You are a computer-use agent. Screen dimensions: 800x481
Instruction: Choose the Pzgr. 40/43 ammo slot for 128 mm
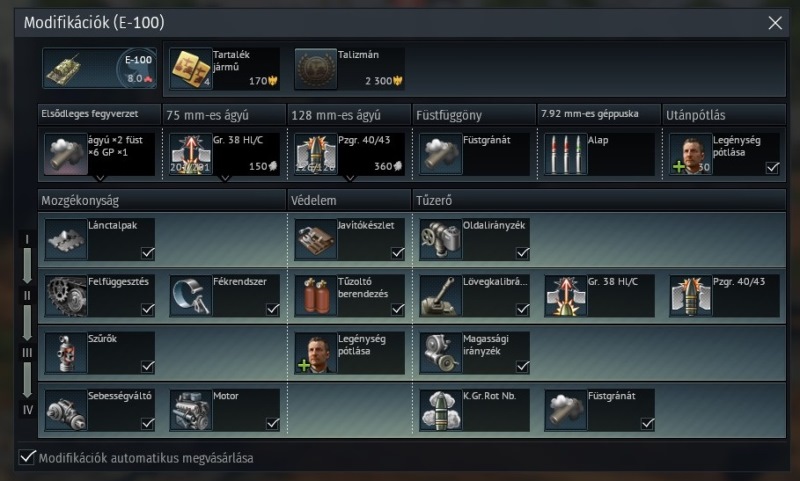349,154
